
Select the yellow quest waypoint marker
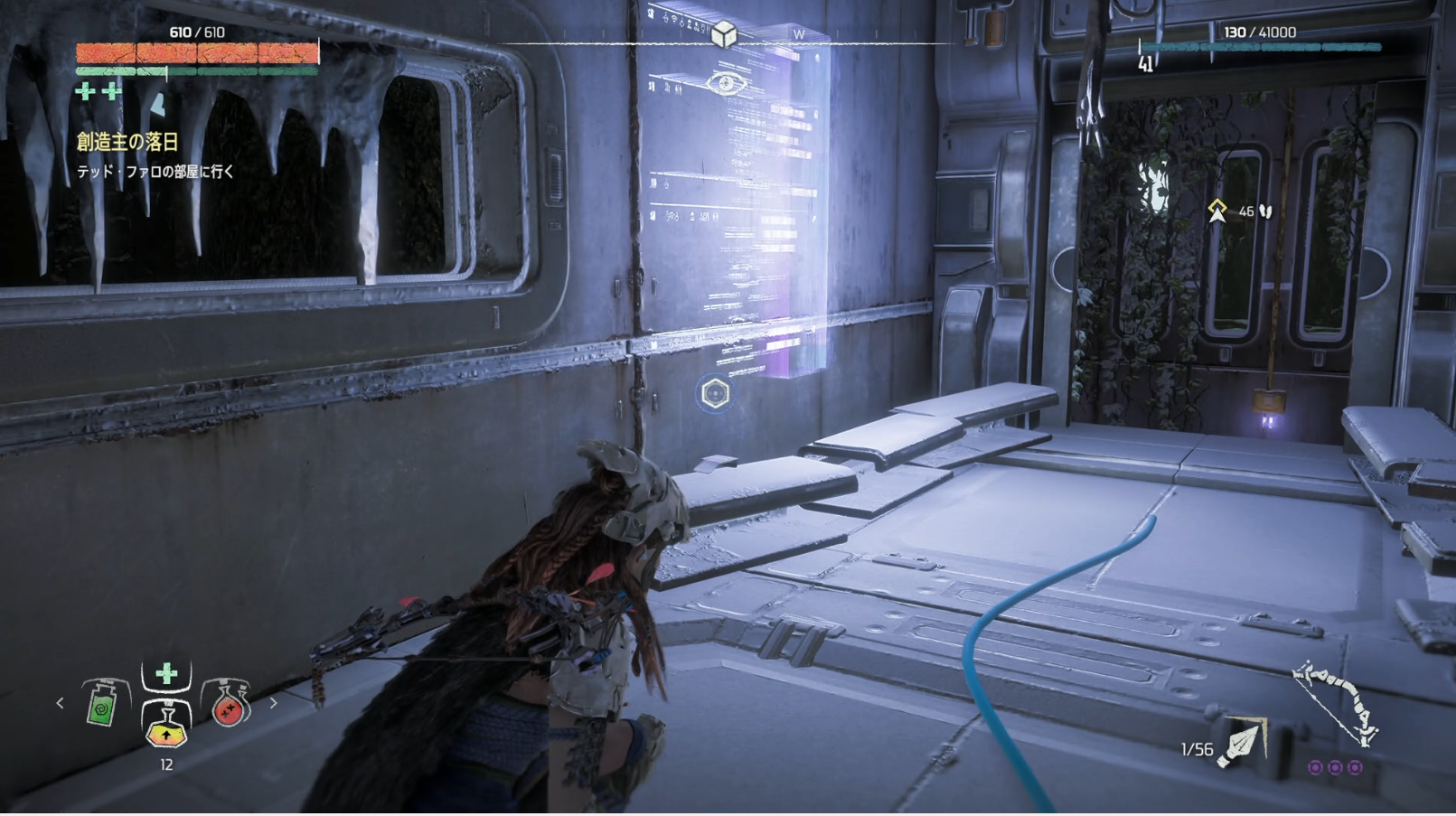1217,211
